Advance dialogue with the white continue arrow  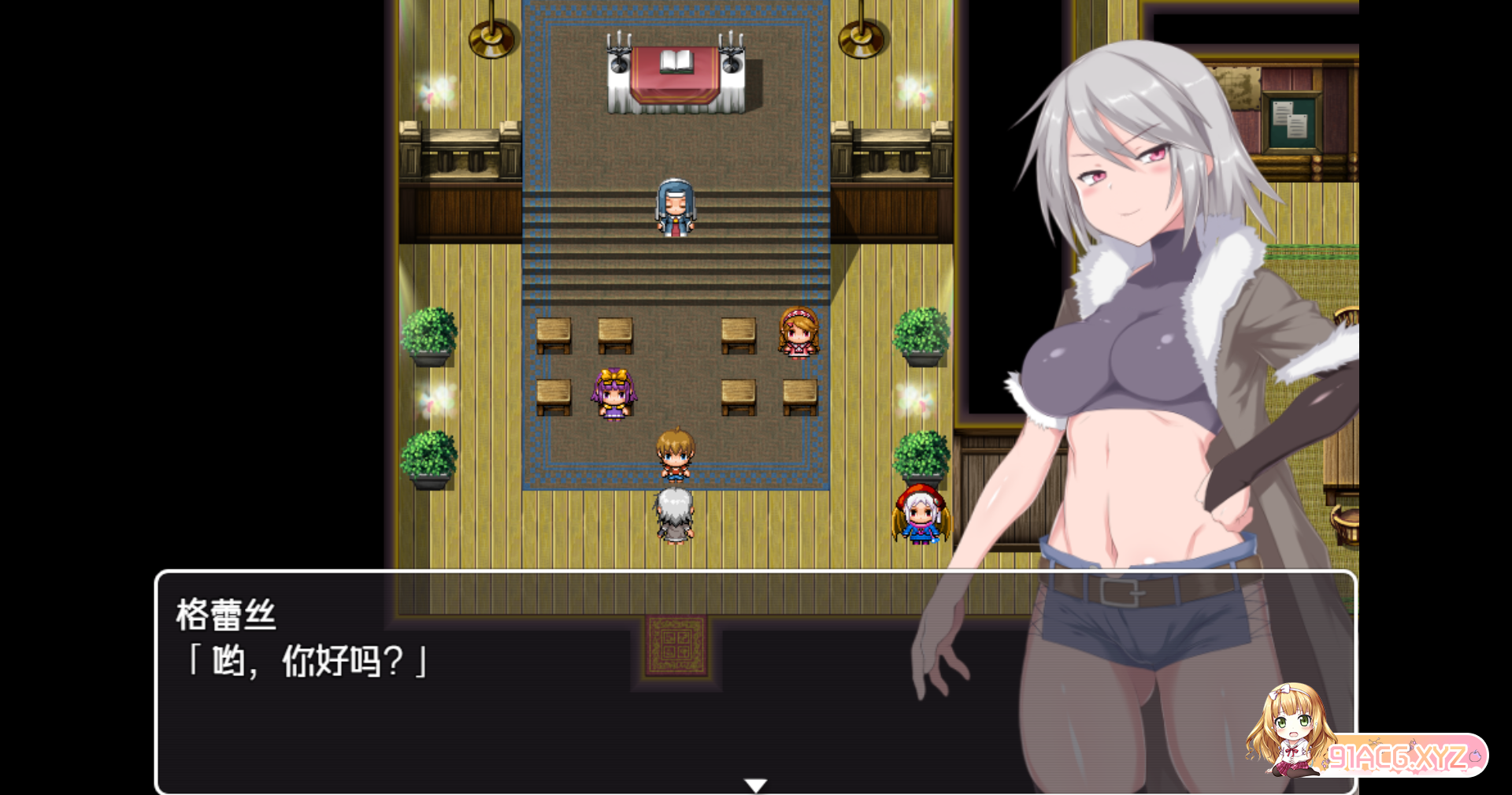pyautogui.click(x=755, y=785)
